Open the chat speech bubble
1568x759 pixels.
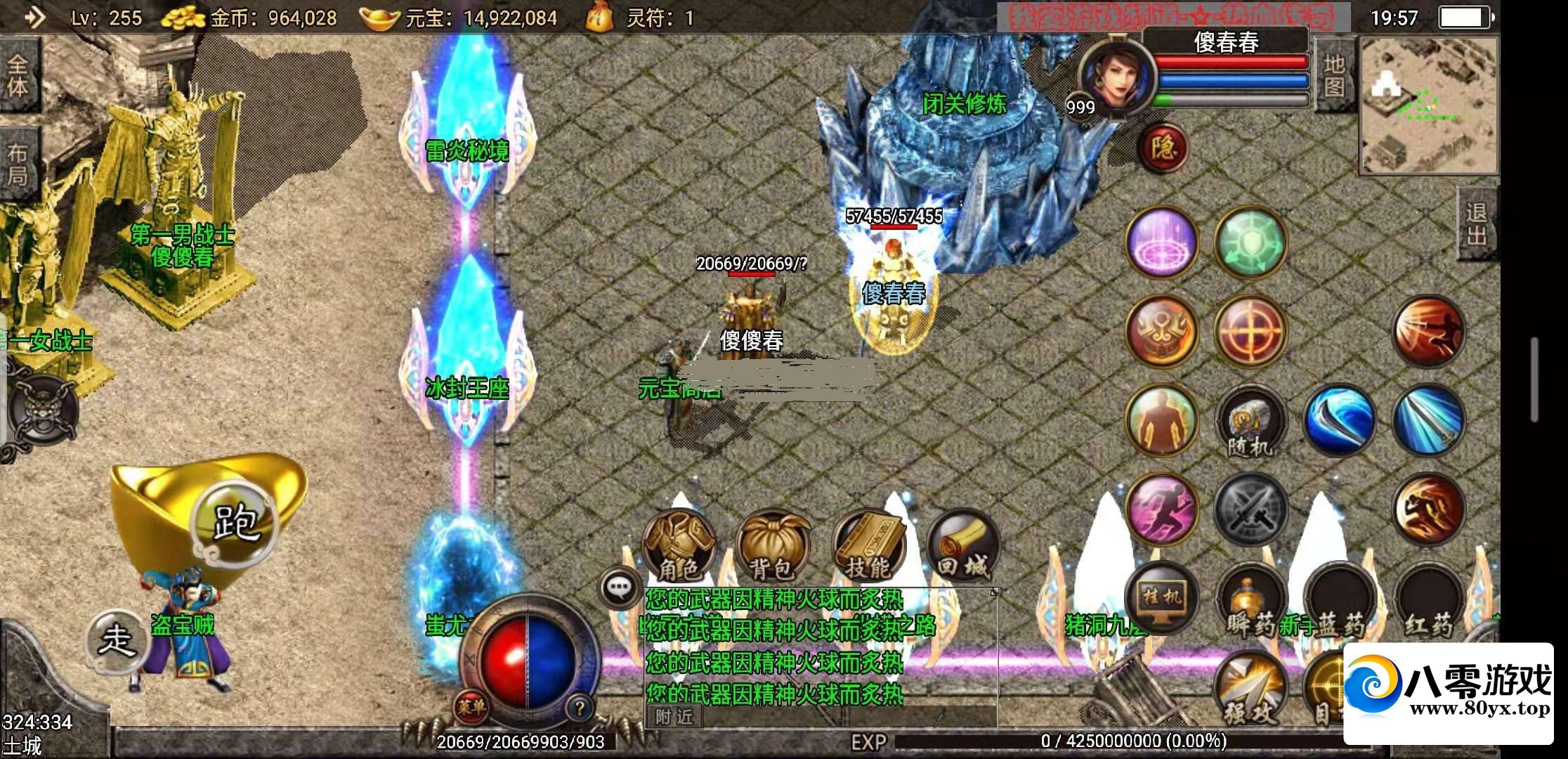(619, 587)
